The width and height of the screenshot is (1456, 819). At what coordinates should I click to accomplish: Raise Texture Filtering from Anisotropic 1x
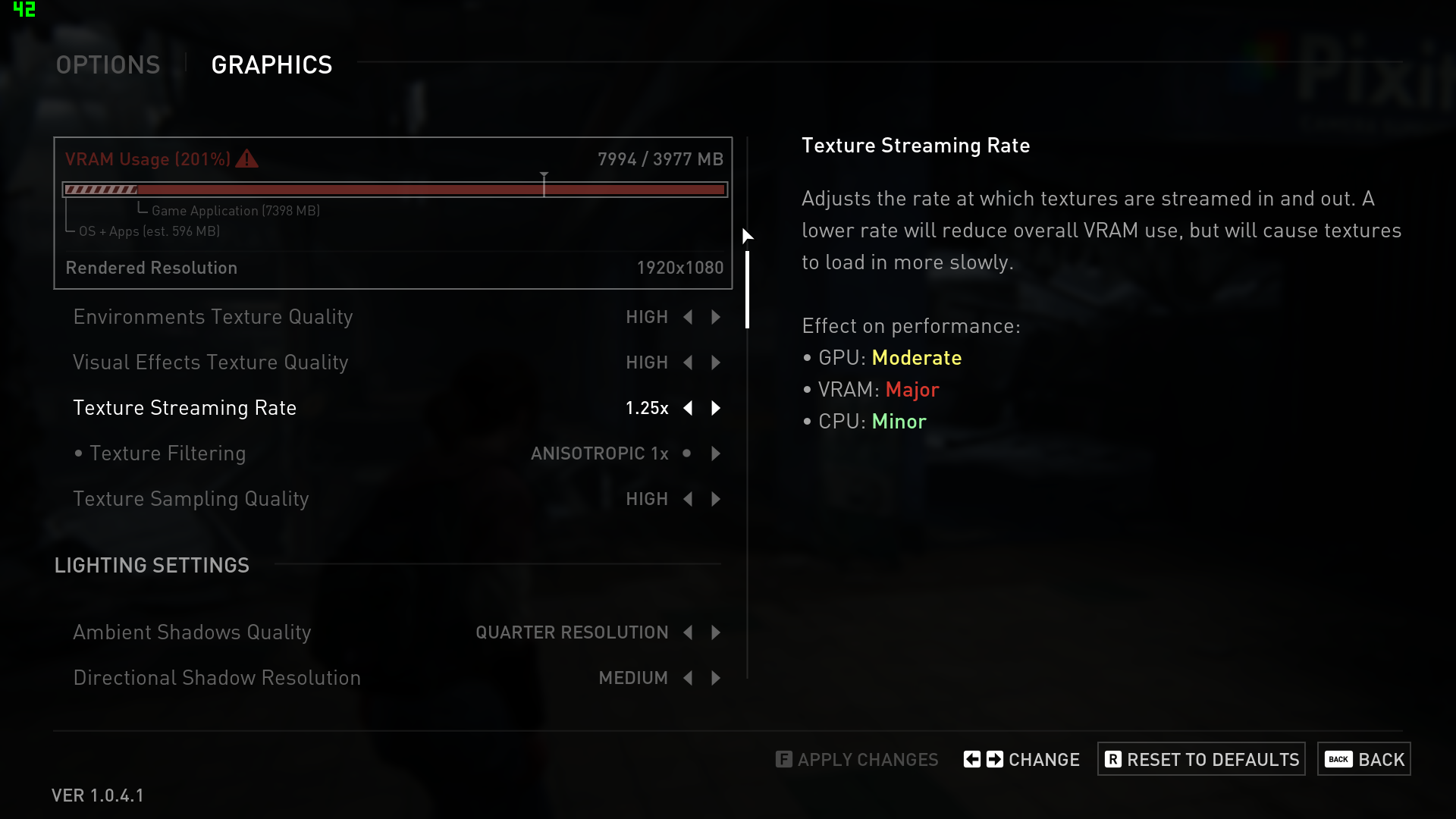tap(716, 453)
